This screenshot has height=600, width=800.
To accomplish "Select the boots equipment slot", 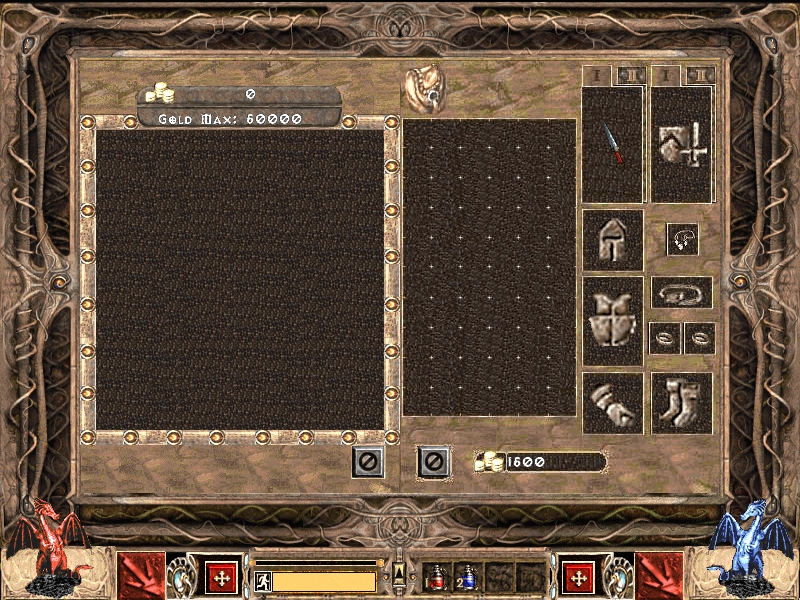I will [x=682, y=403].
